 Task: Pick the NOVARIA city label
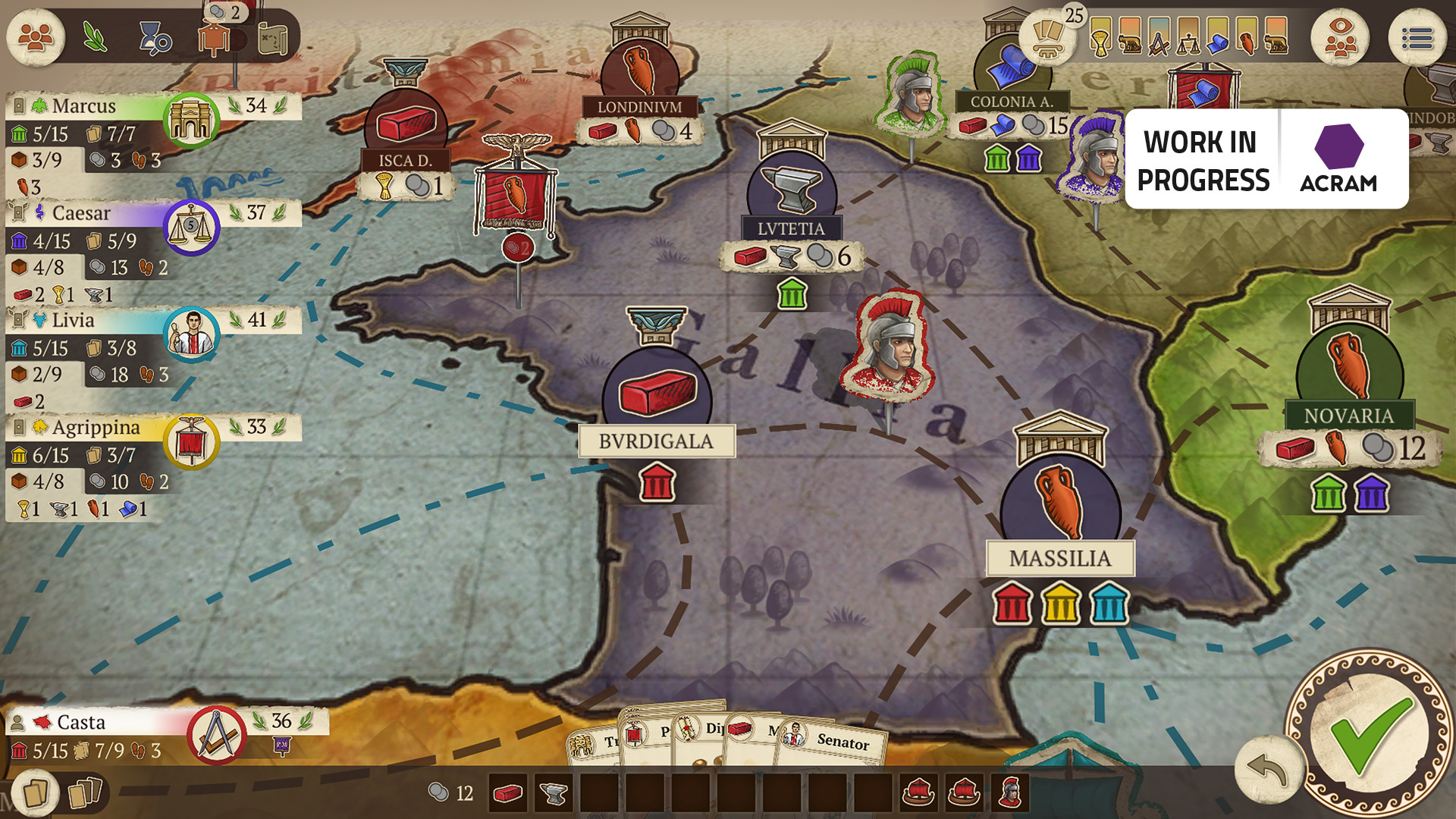1349,416
